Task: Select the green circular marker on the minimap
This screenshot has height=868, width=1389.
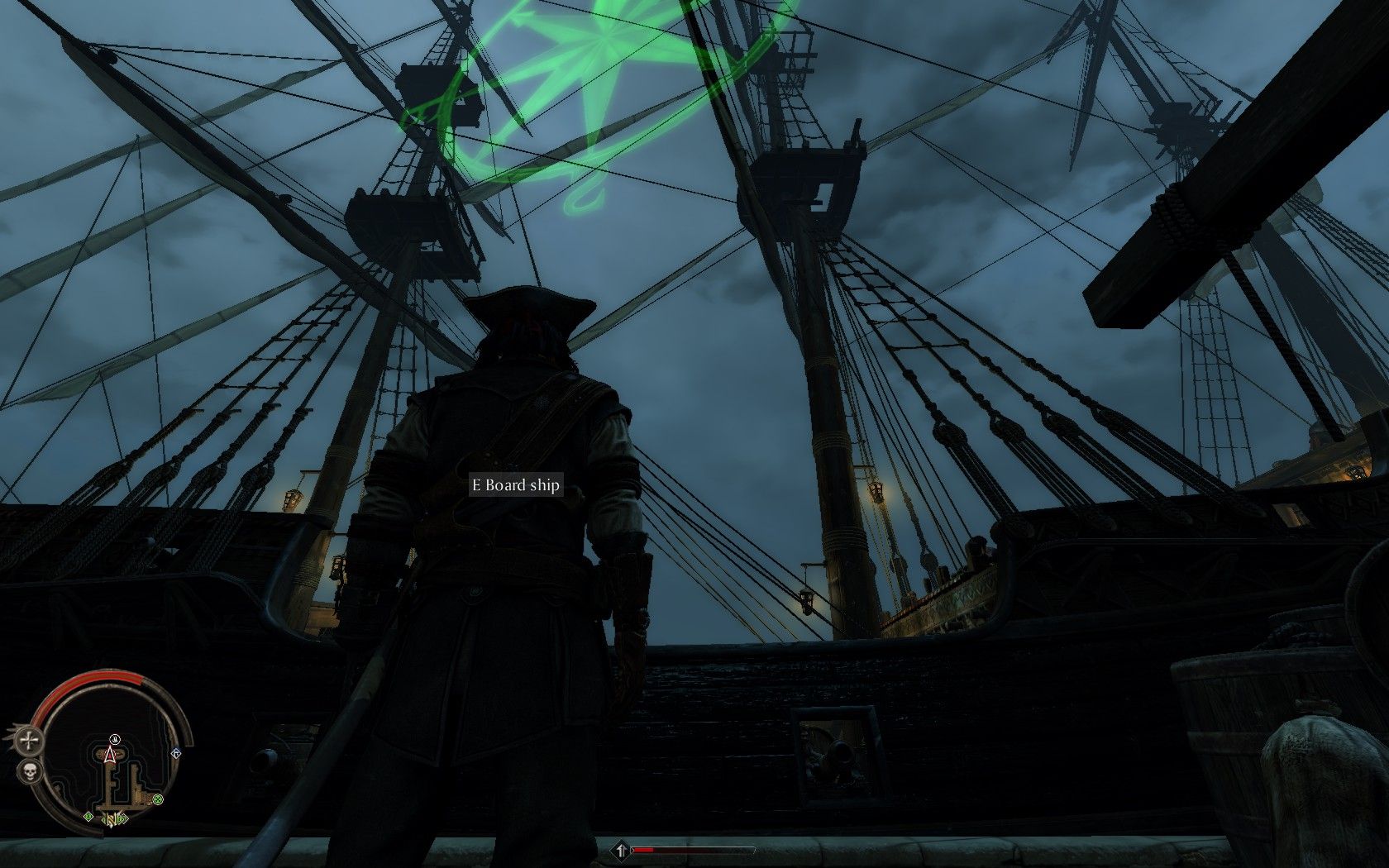Action: point(157,799)
